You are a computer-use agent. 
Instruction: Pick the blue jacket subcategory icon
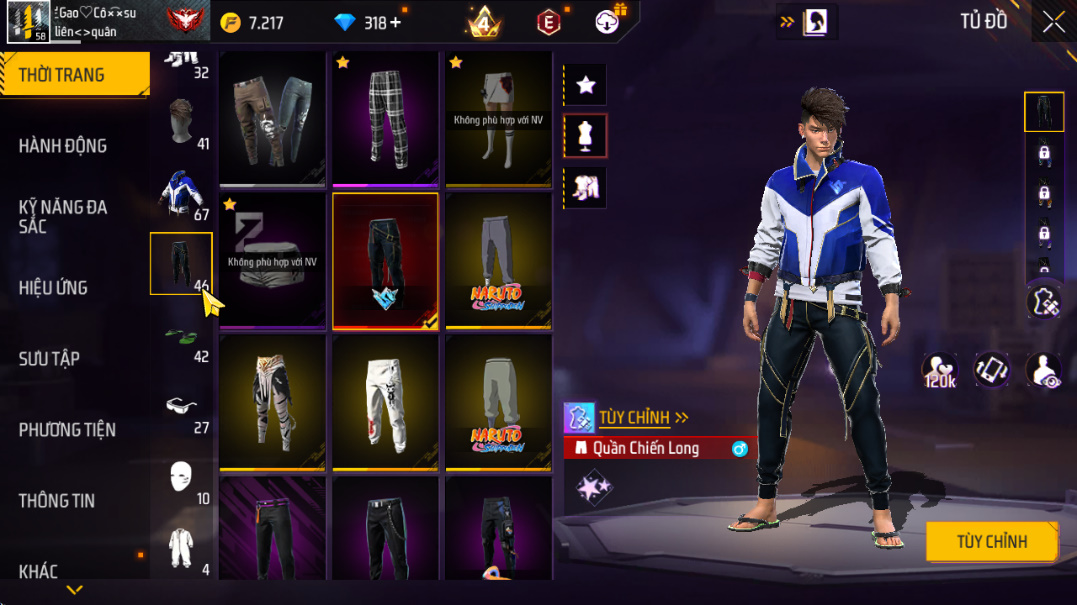coord(182,193)
